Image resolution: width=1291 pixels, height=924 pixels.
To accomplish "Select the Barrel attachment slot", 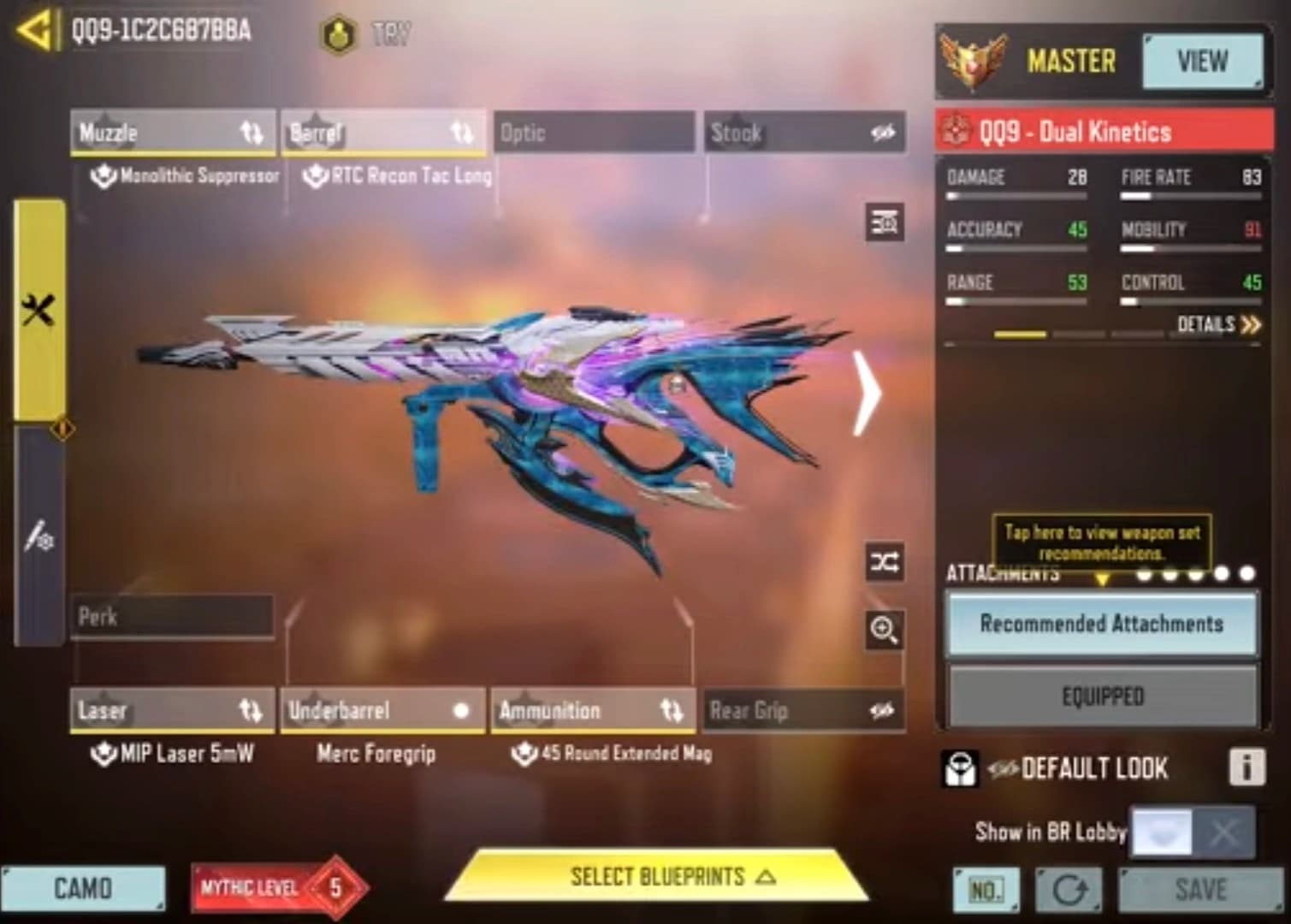I will click(x=382, y=133).
